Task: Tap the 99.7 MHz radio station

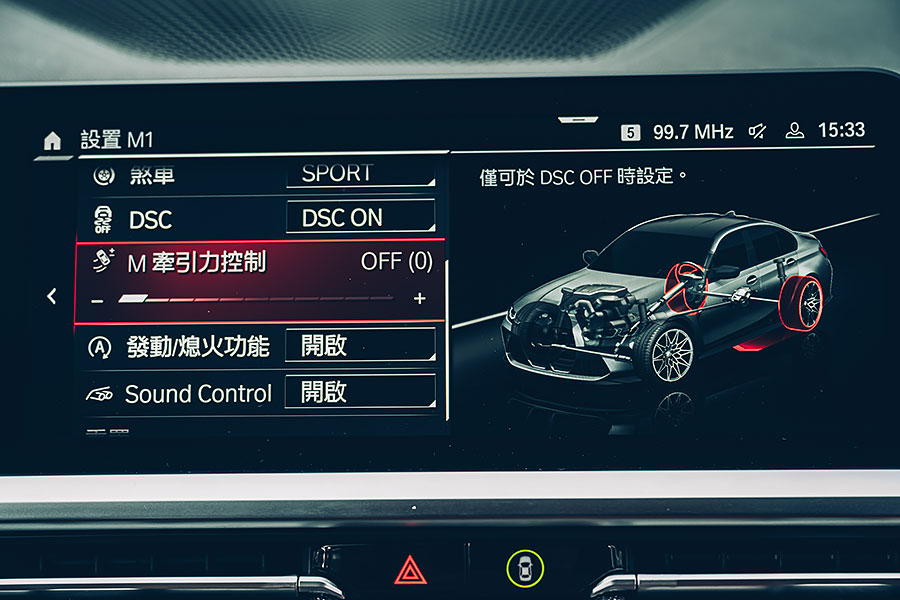Action: 692,132
